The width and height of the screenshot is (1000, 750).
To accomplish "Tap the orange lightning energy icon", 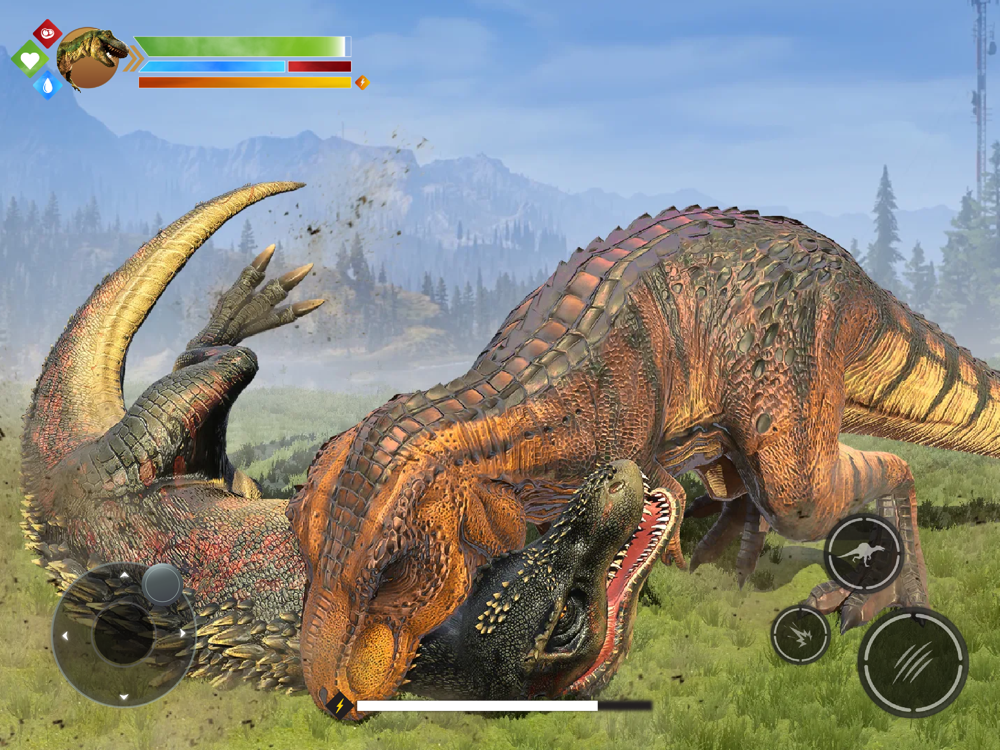I will [362, 83].
